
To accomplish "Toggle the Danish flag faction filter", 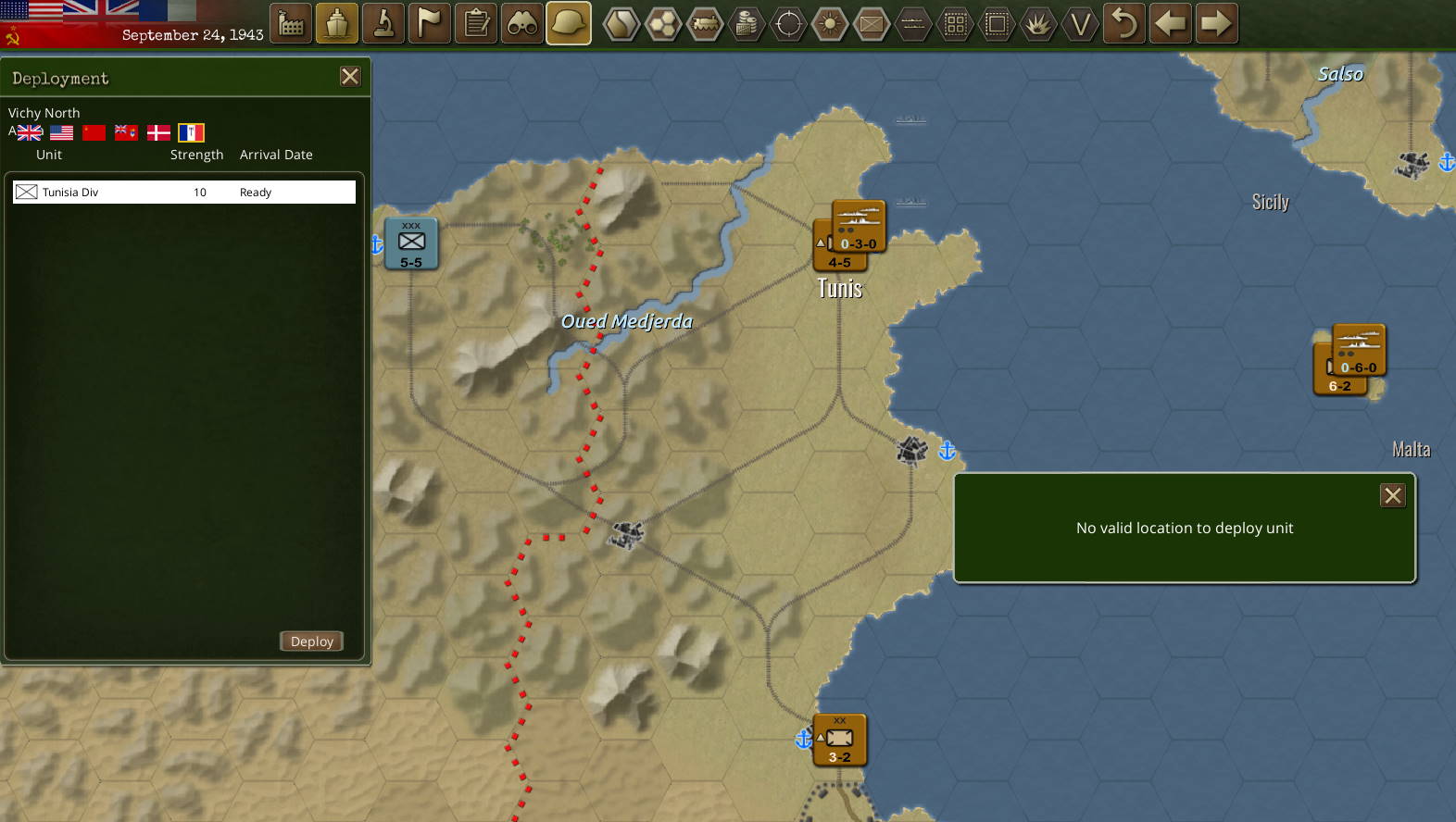I will (x=158, y=132).
